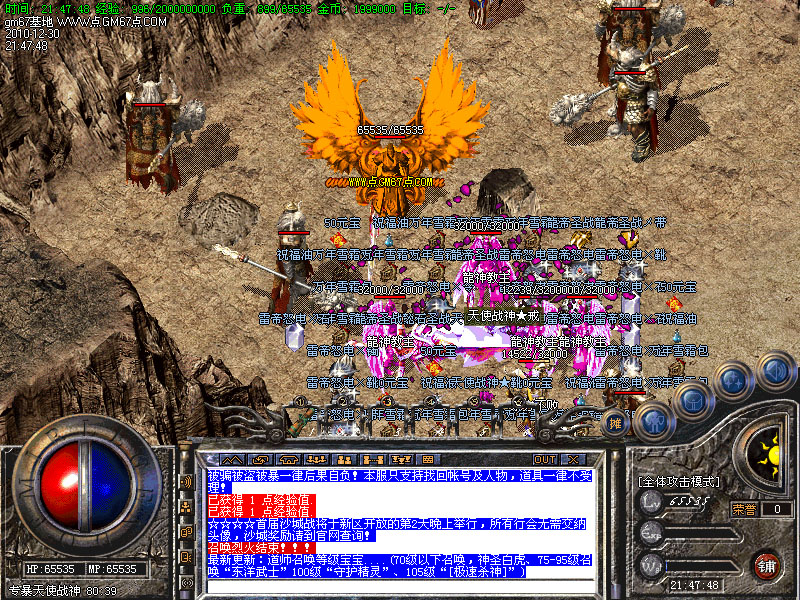
Task: Open the red 铺 shop button
Action: 767,565
